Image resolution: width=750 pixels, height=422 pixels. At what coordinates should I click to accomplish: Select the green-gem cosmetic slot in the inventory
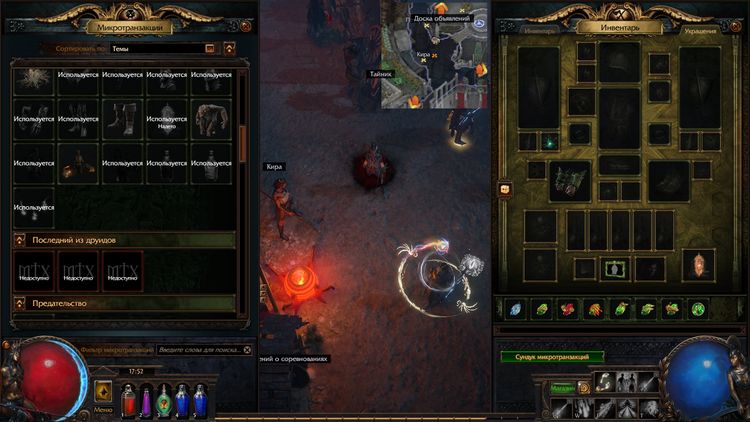pos(549,142)
